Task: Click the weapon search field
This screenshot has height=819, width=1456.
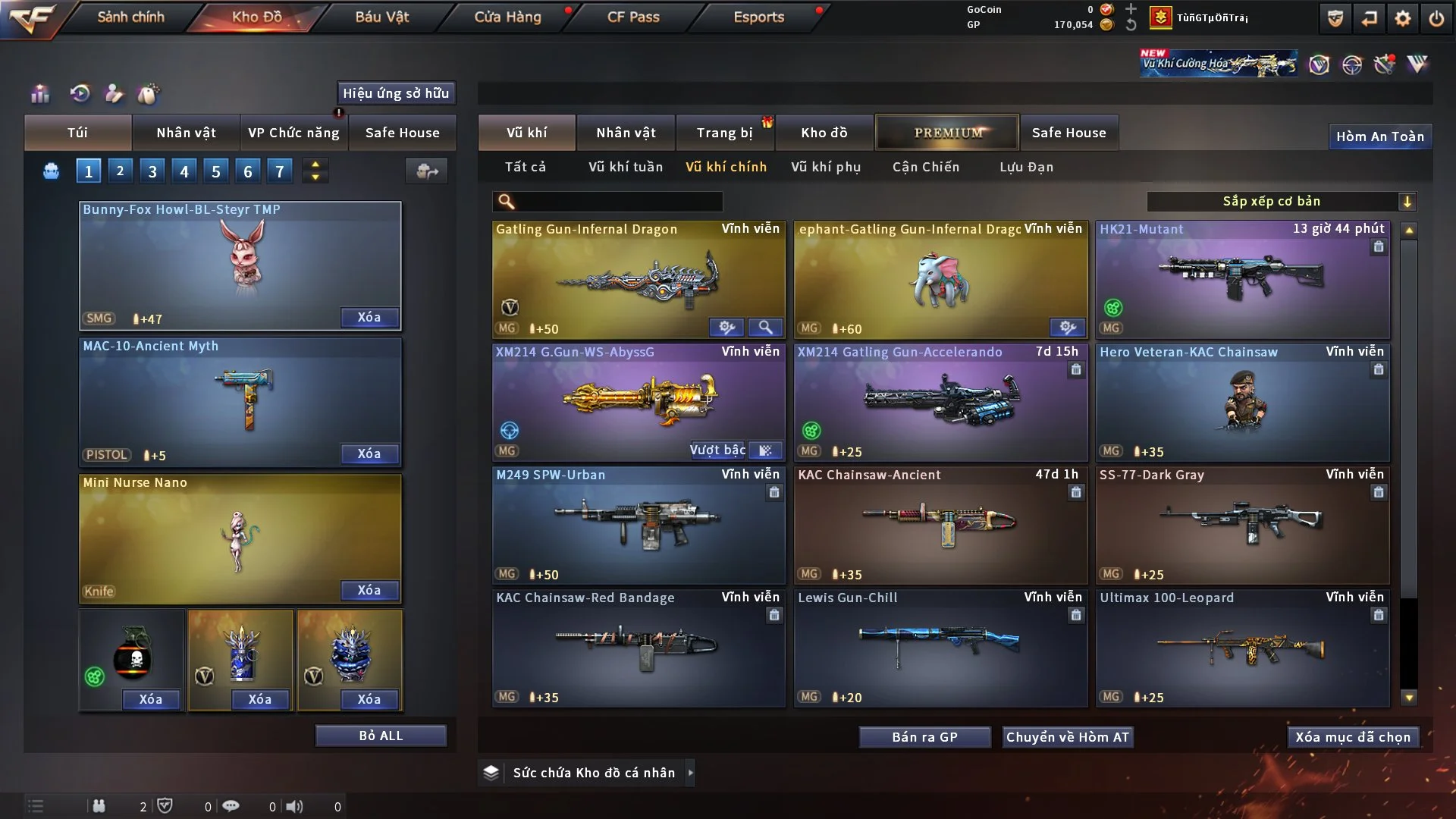Action: click(x=618, y=201)
